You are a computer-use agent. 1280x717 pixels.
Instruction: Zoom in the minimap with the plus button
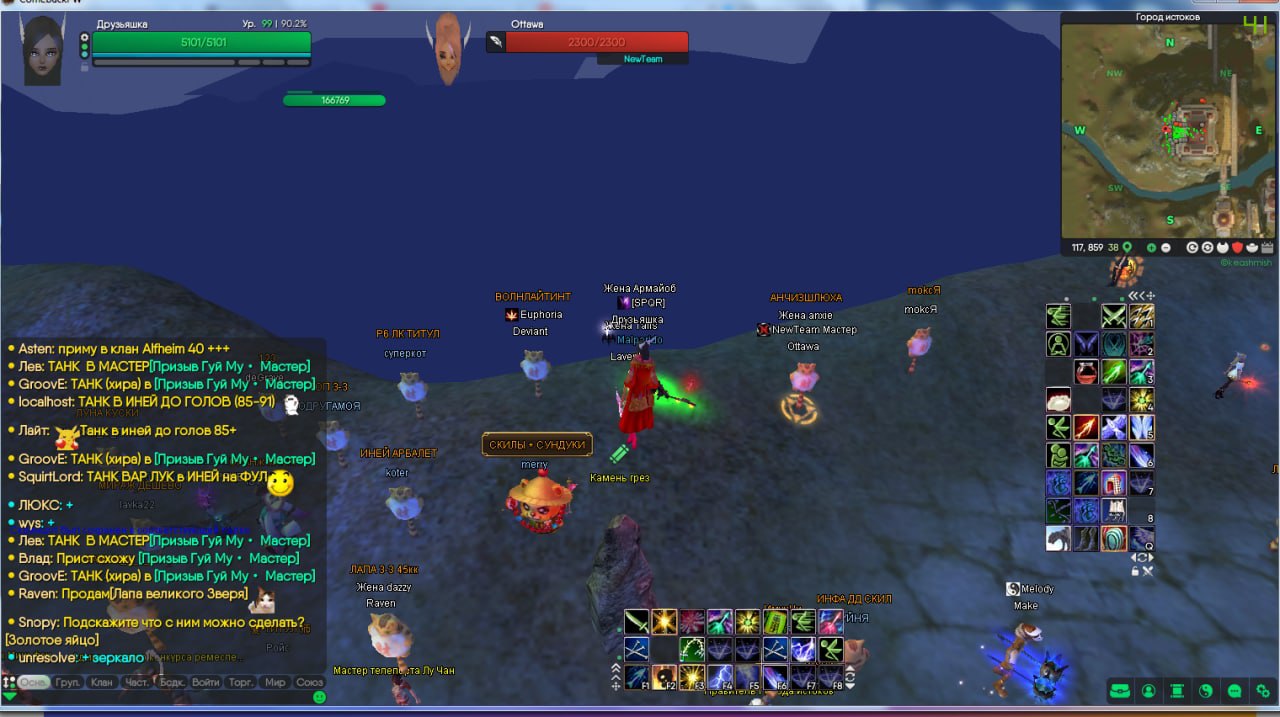[x=1151, y=247]
